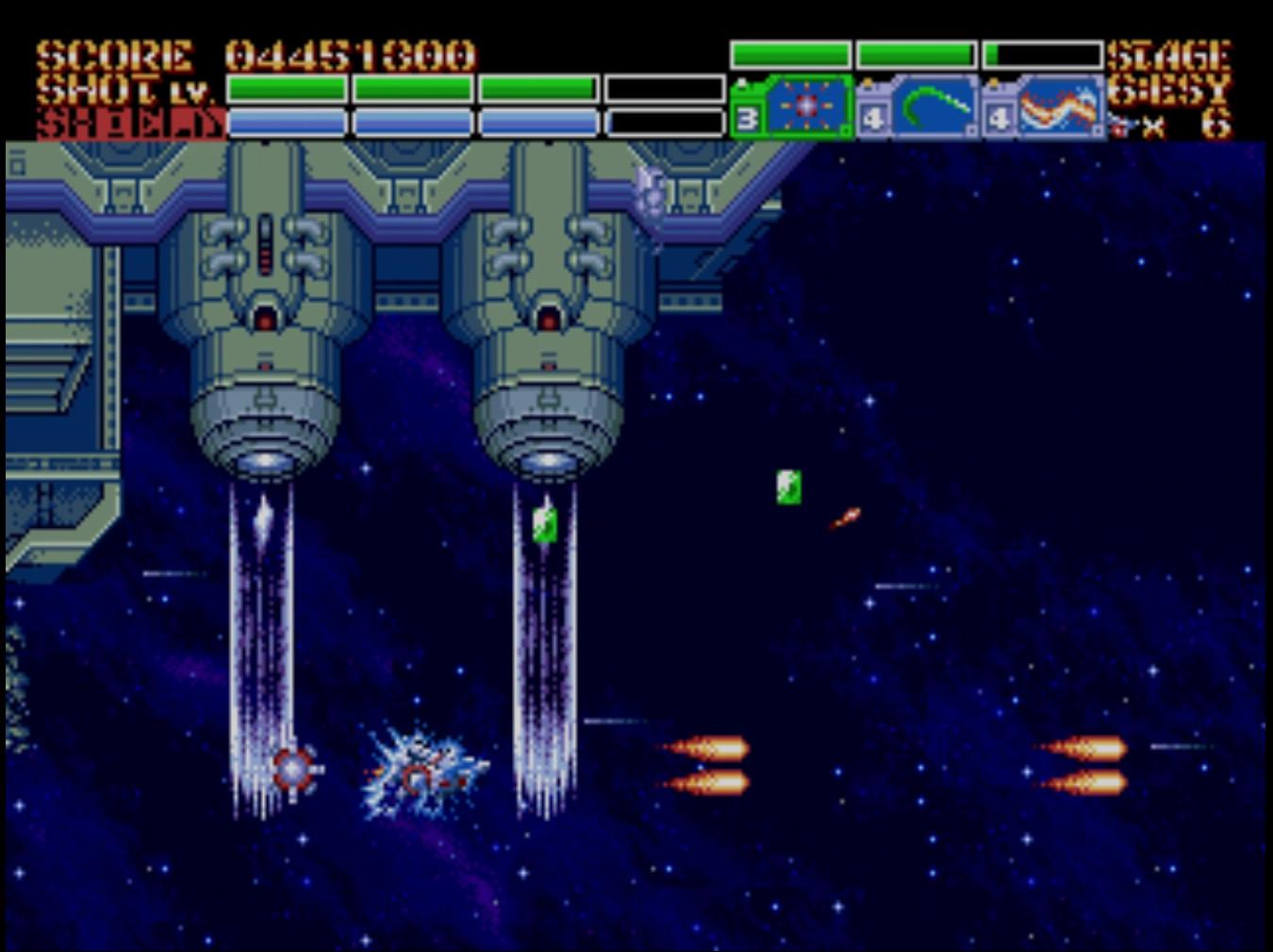
Task: Choose the orange wave weapon slot
Action: 1059,107
